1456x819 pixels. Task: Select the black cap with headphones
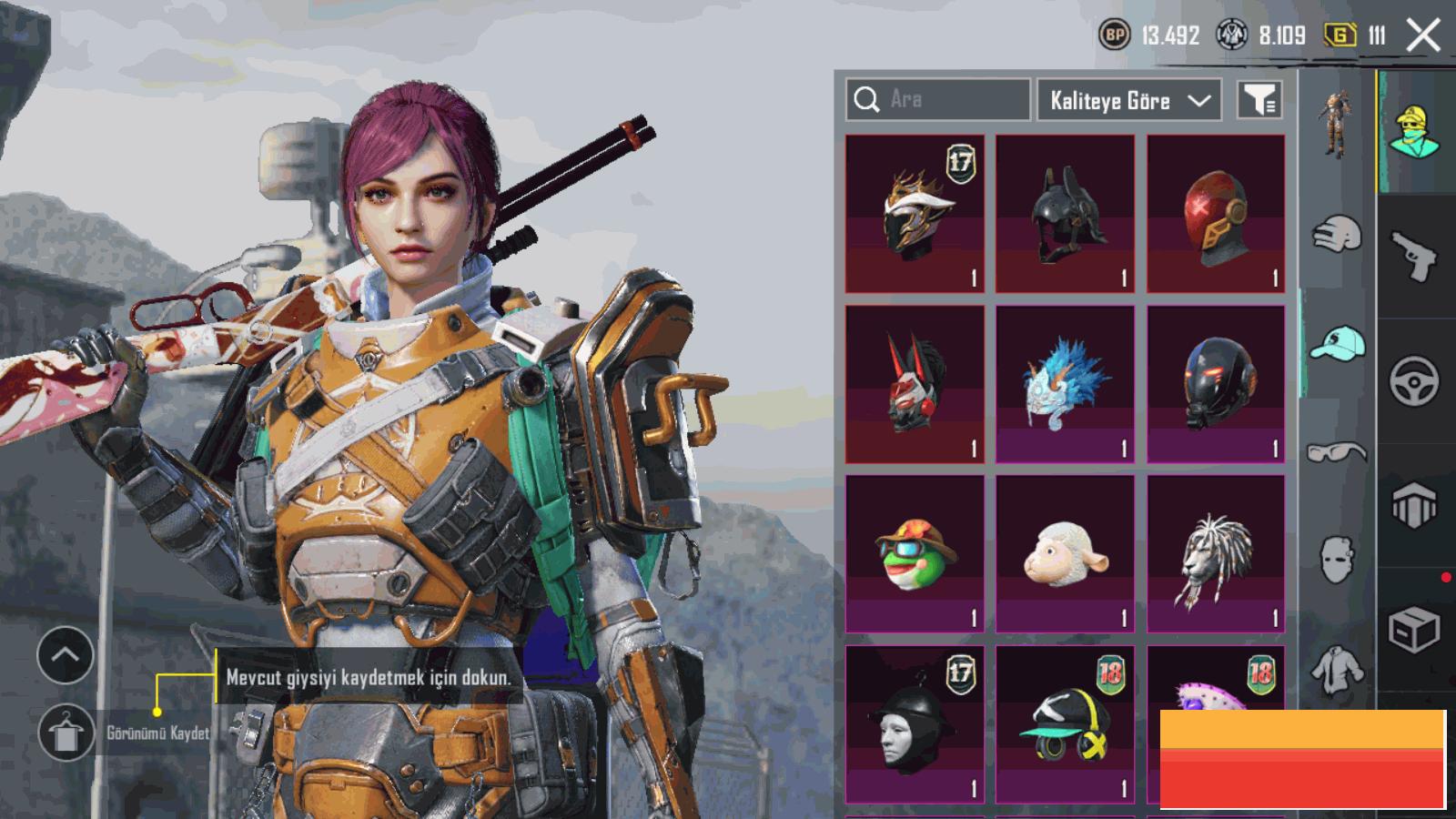point(1065,724)
